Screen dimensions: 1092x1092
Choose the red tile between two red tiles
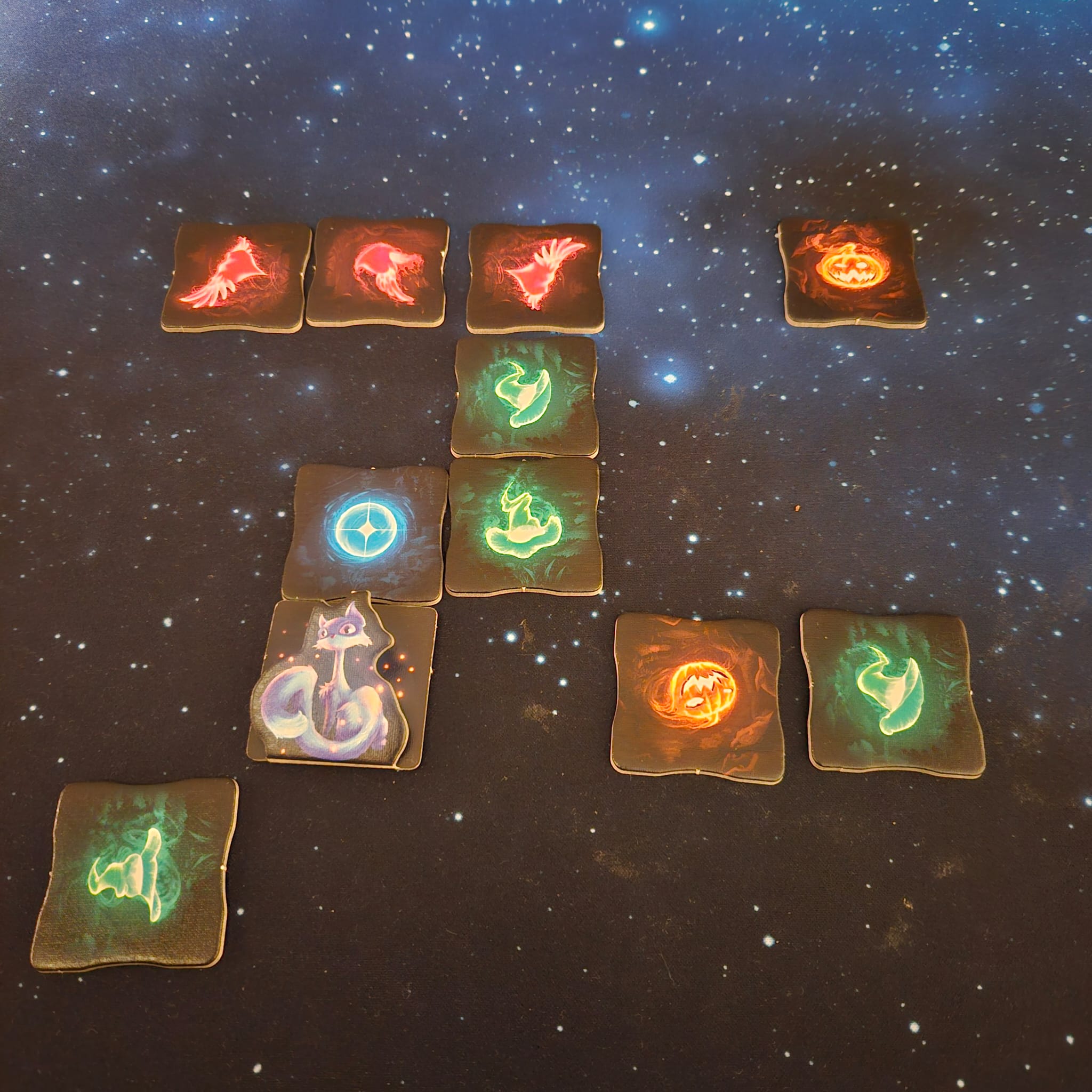(x=376, y=271)
